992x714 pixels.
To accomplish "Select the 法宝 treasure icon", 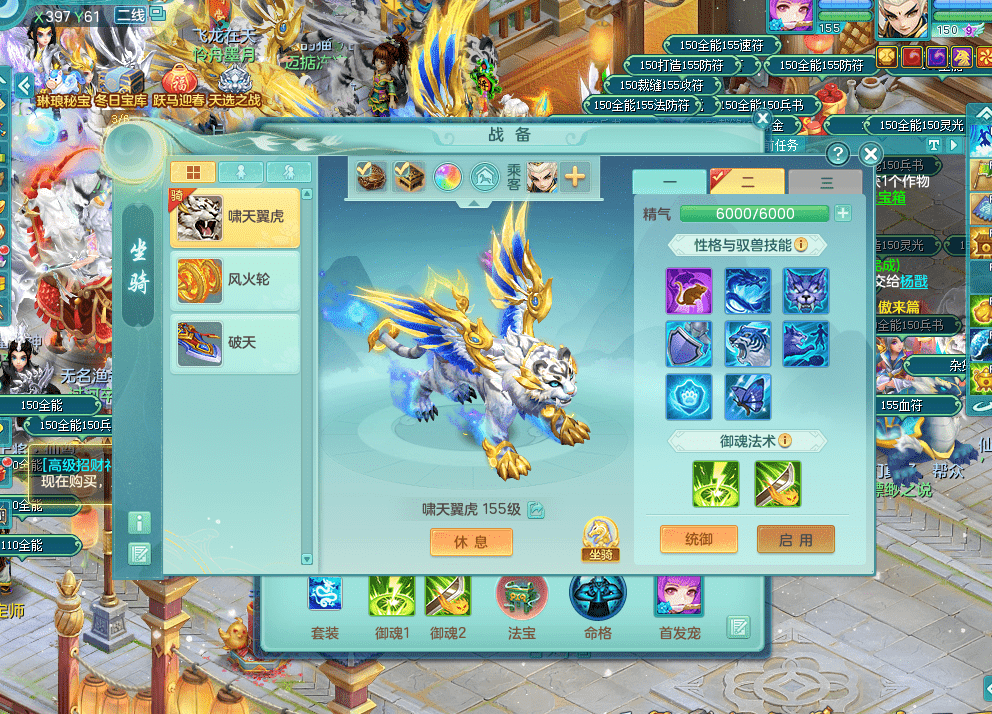I will click(521, 596).
